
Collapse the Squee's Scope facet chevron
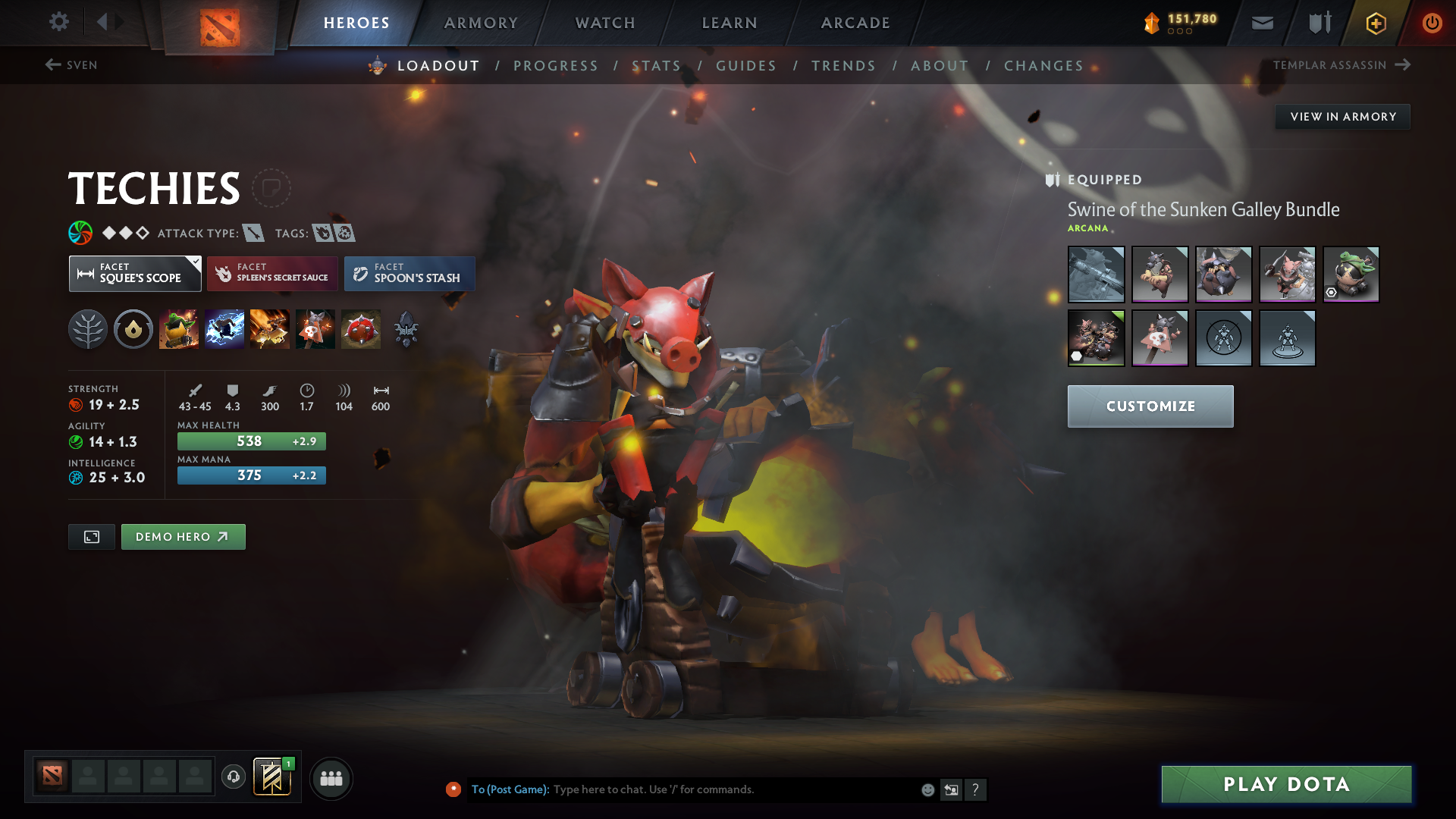click(195, 261)
